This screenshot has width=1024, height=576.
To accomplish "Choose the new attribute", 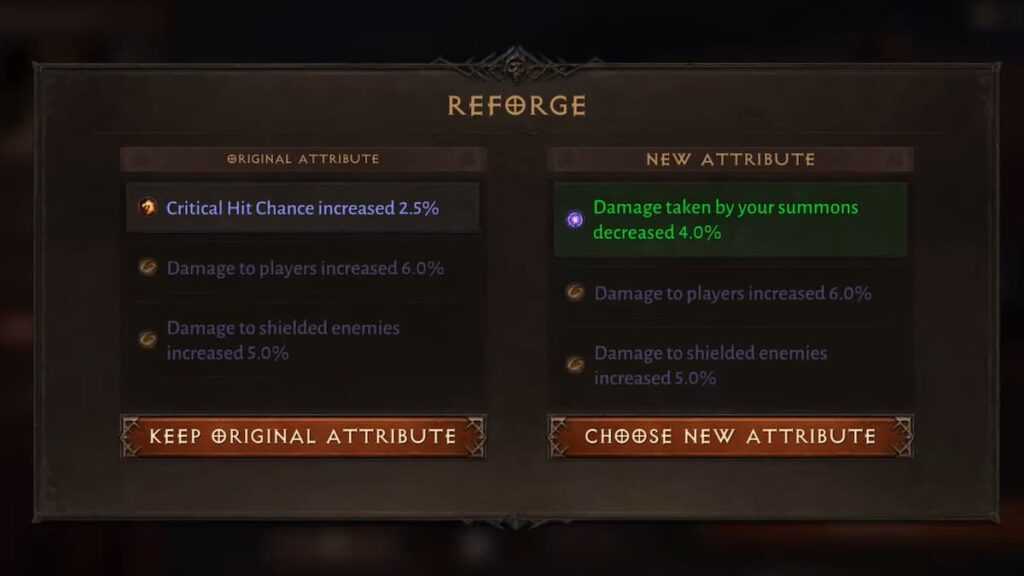I will pos(730,436).
